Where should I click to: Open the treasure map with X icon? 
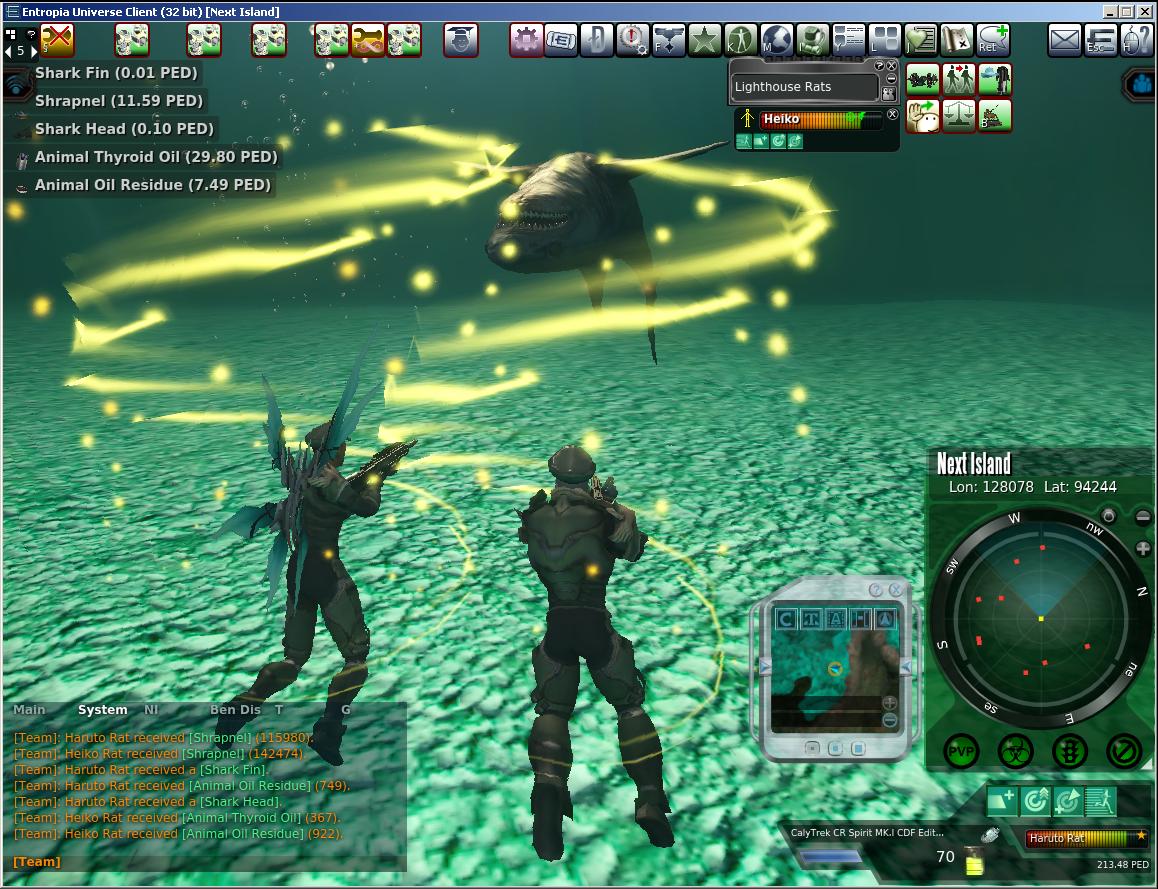[957, 41]
